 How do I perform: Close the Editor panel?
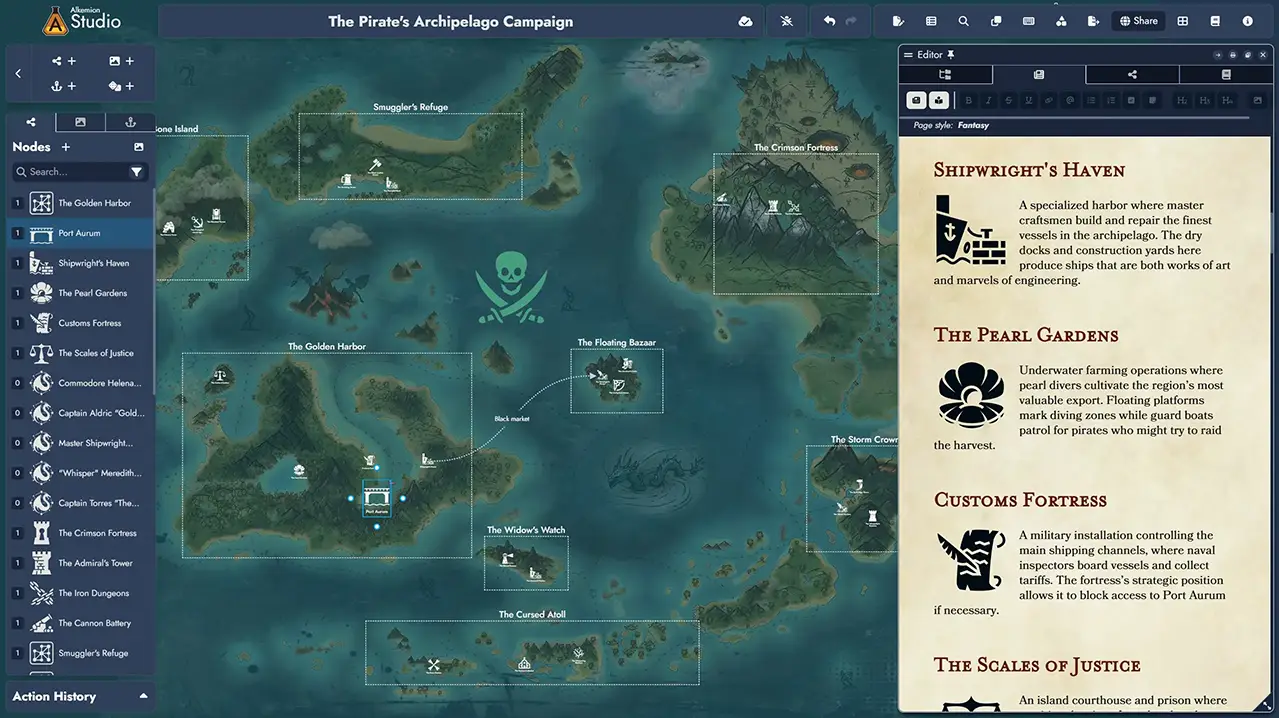[1263, 55]
